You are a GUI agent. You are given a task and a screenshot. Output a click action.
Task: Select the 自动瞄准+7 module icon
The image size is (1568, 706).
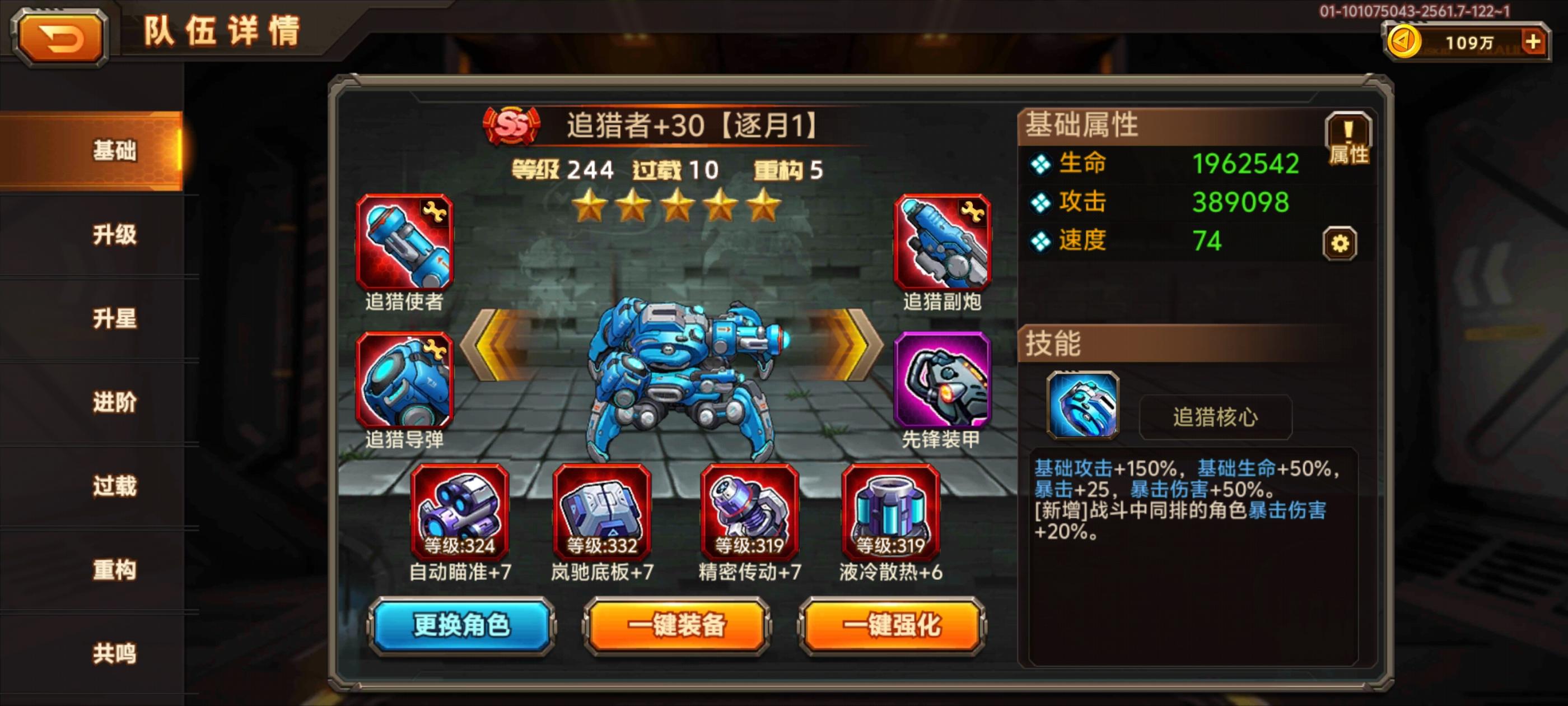tap(461, 515)
